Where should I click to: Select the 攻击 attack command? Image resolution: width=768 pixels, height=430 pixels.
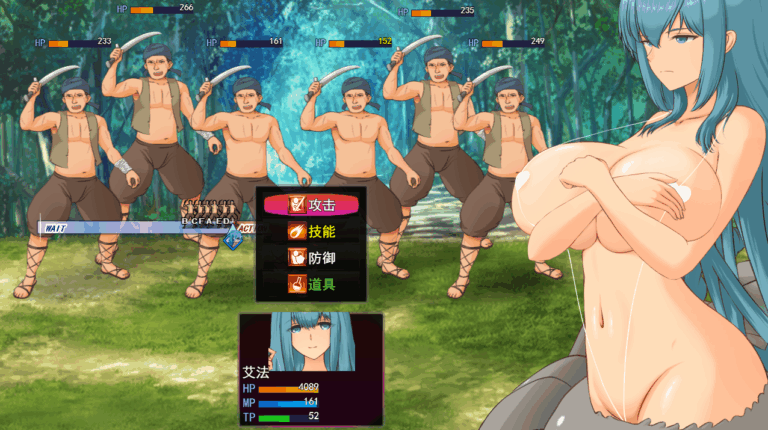(309, 205)
